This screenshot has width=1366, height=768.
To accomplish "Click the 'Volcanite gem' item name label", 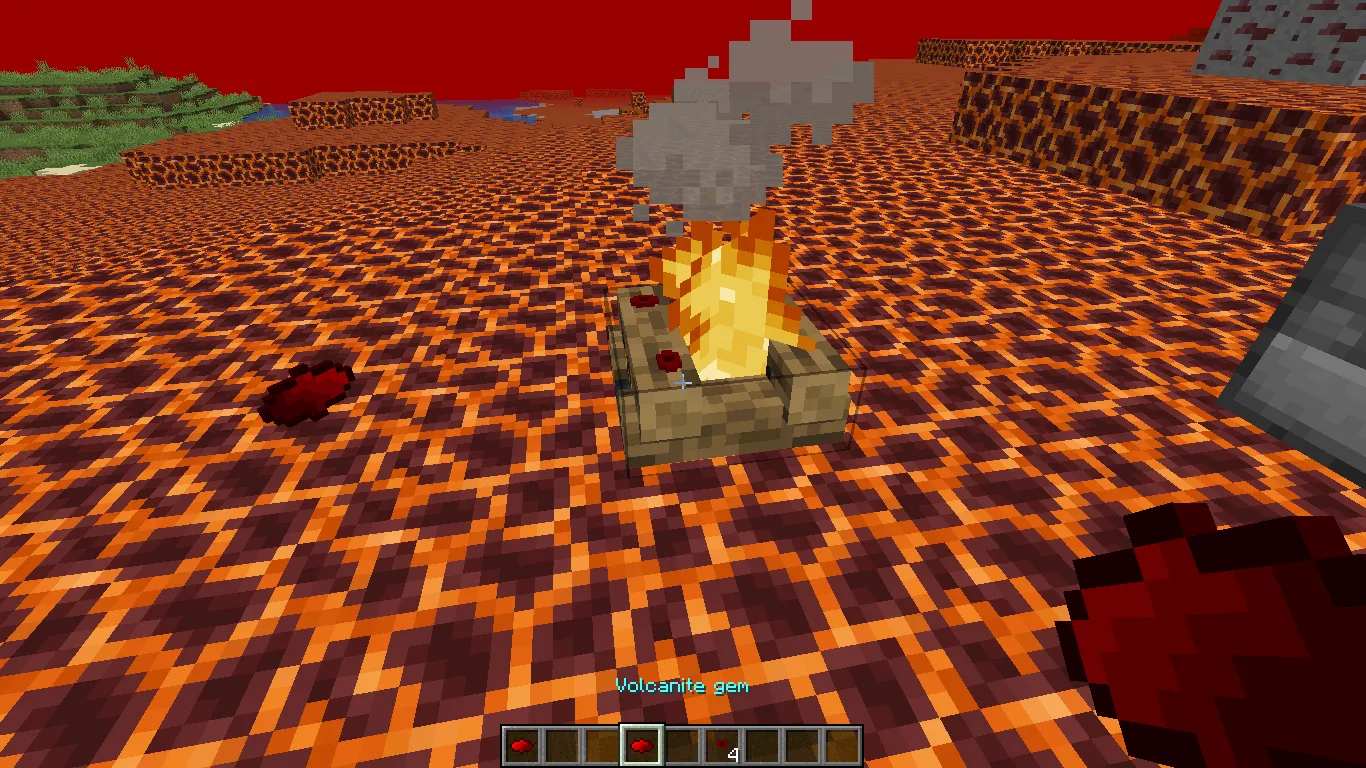I will (x=683, y=686).
